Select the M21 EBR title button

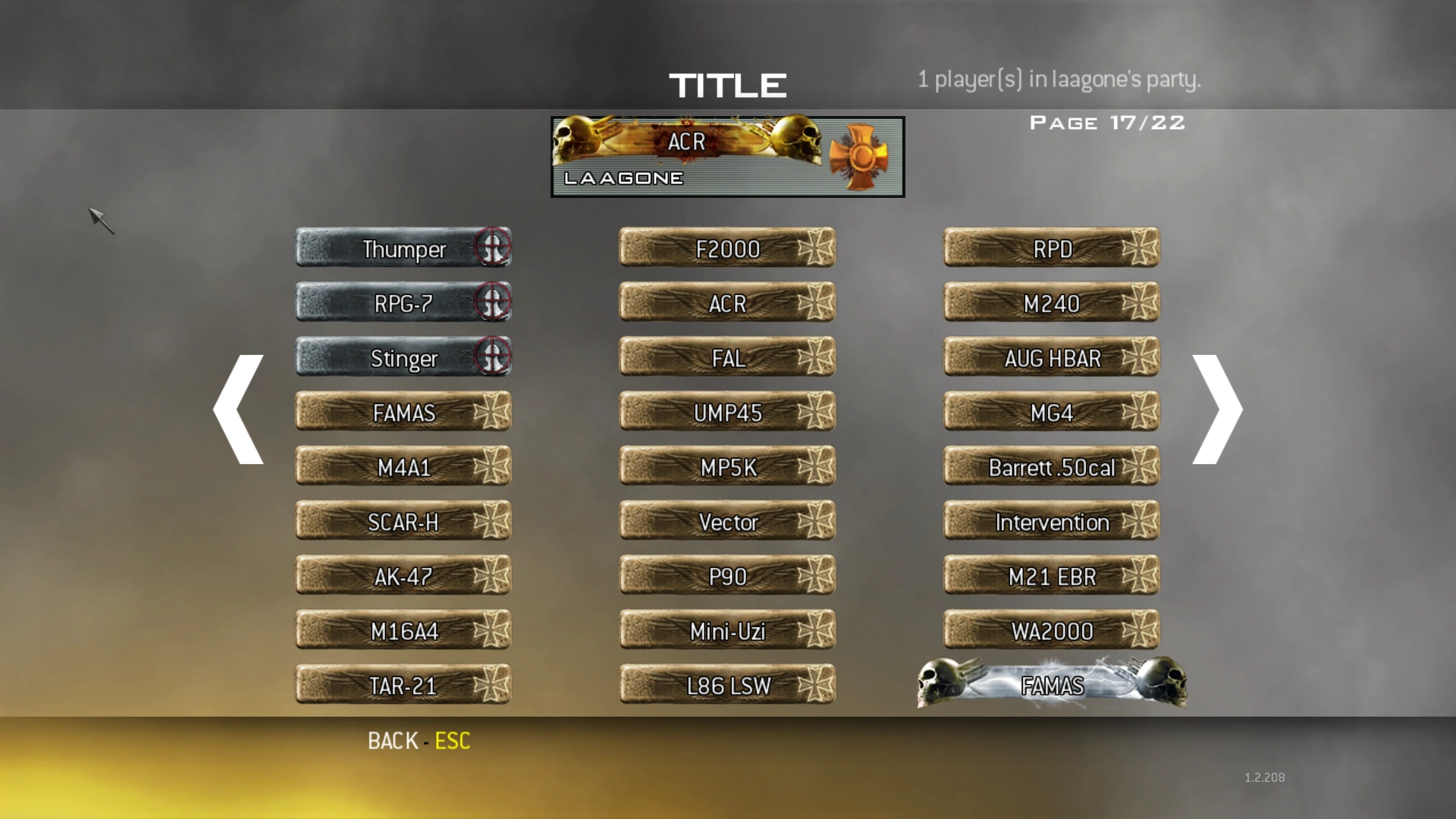1050,576
